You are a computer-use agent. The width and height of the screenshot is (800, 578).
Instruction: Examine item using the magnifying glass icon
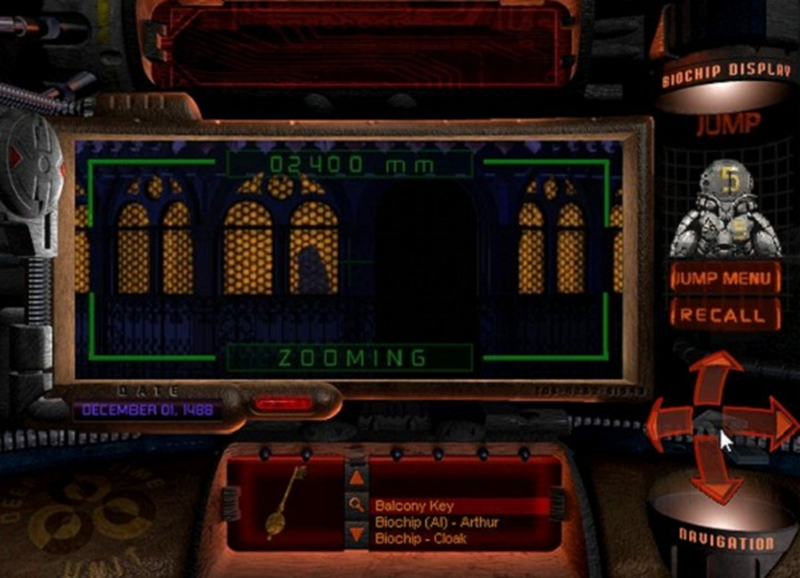click(x=356, y=505)
